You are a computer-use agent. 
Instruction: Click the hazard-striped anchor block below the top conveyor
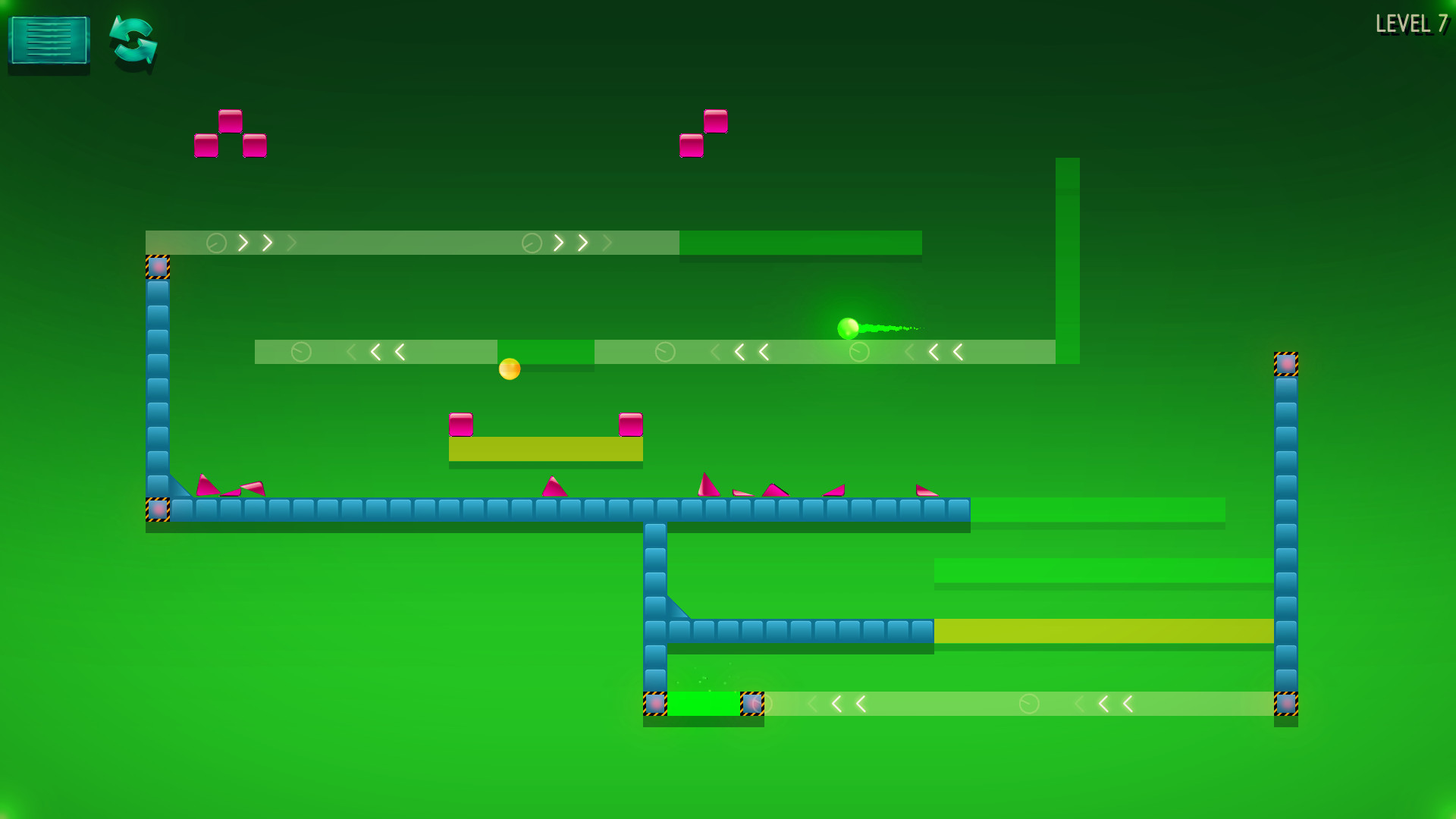[157, 265]
